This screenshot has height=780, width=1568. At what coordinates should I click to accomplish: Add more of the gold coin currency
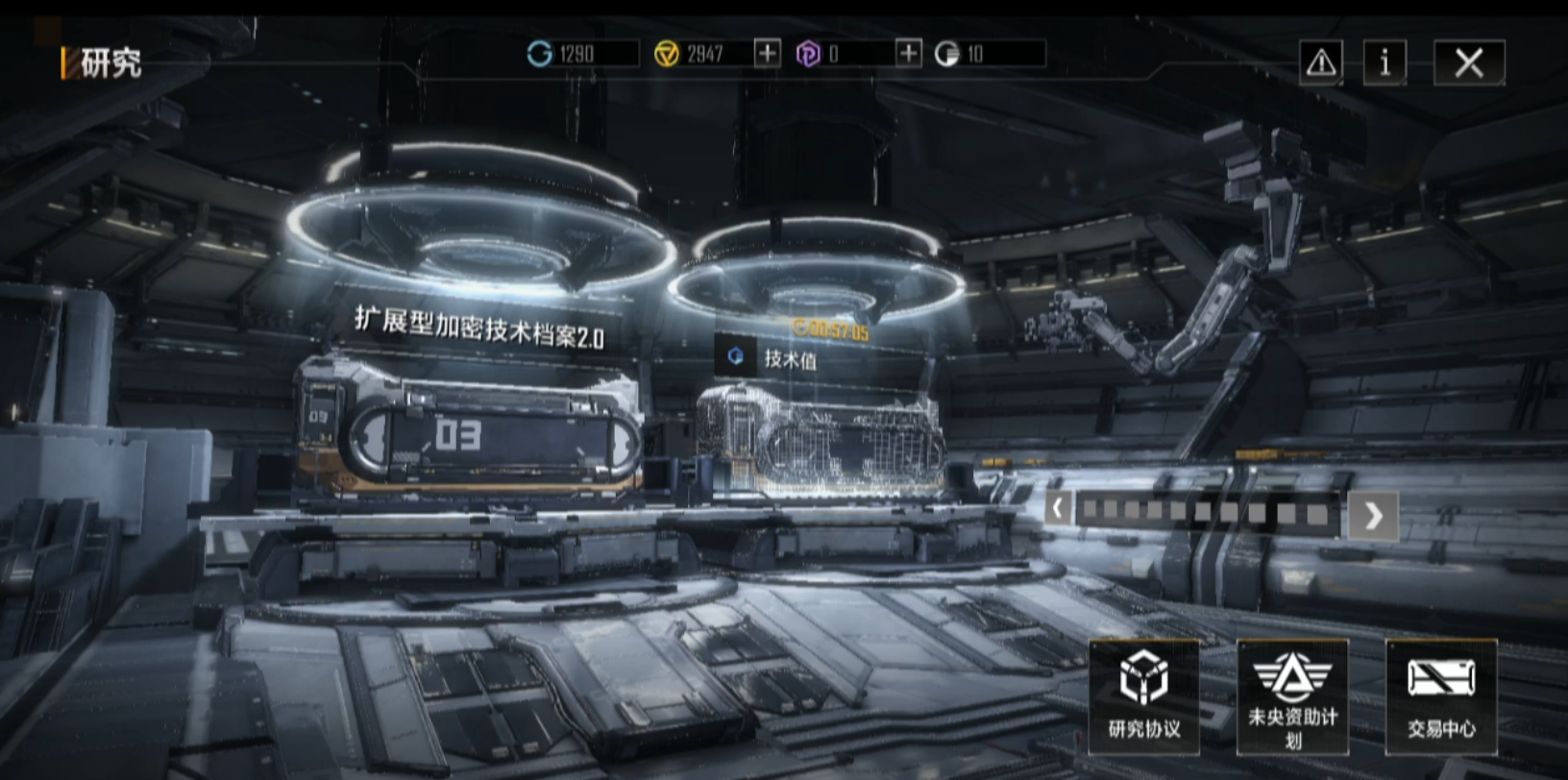point(767,54)
